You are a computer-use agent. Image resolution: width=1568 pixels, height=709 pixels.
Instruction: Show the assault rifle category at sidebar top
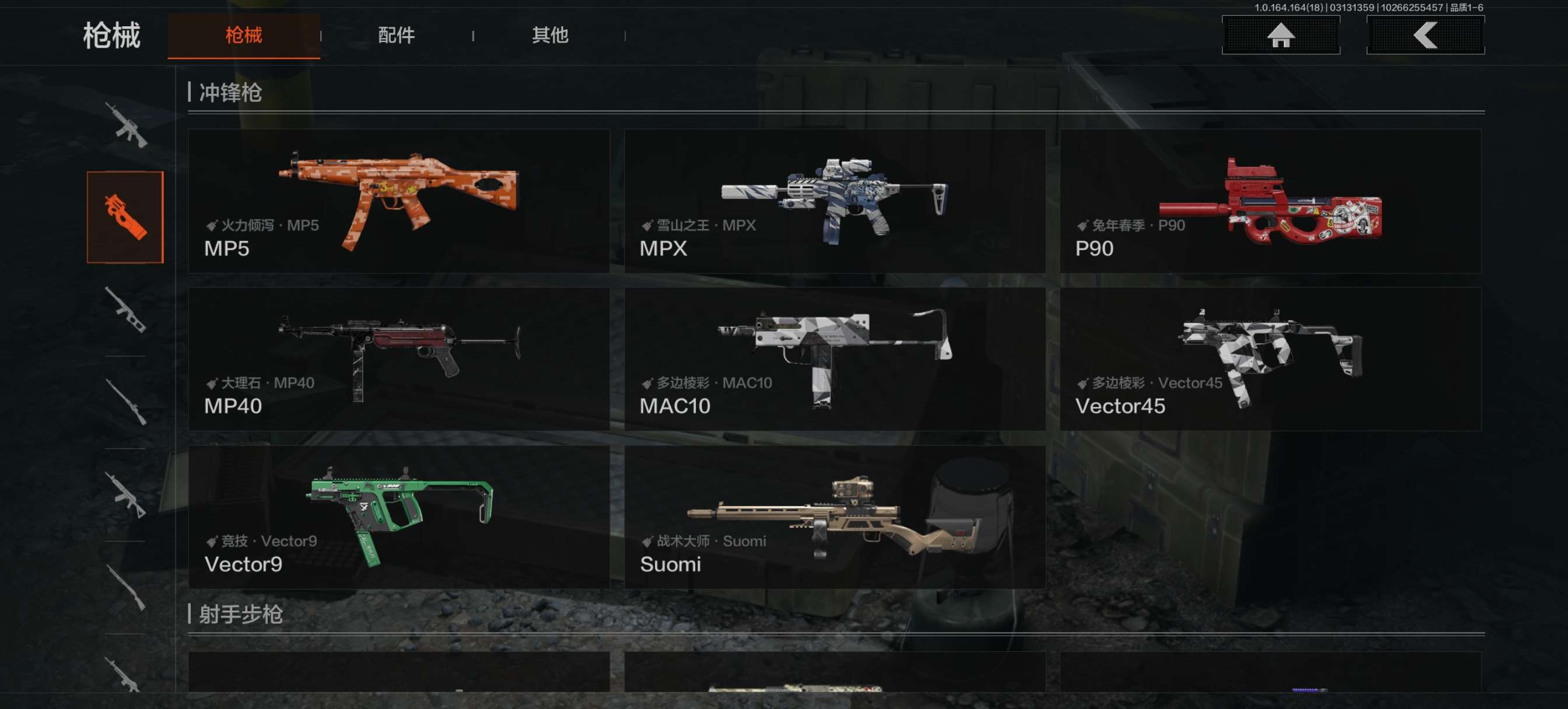[125, 125]
